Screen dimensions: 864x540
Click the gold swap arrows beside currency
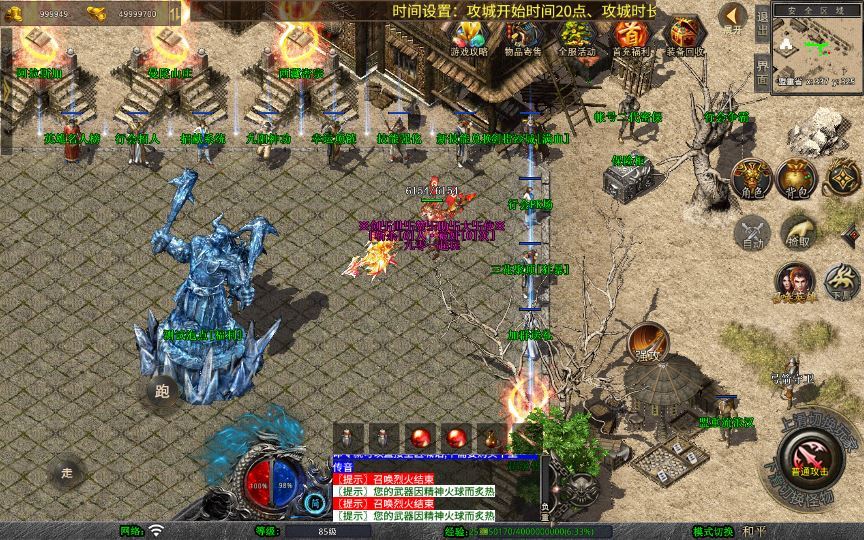174,13
